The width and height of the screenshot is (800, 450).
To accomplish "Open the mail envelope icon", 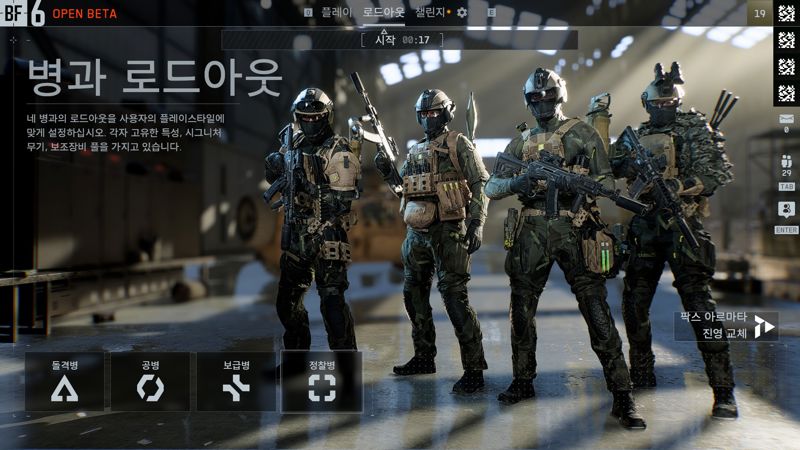I will (785, 118).
